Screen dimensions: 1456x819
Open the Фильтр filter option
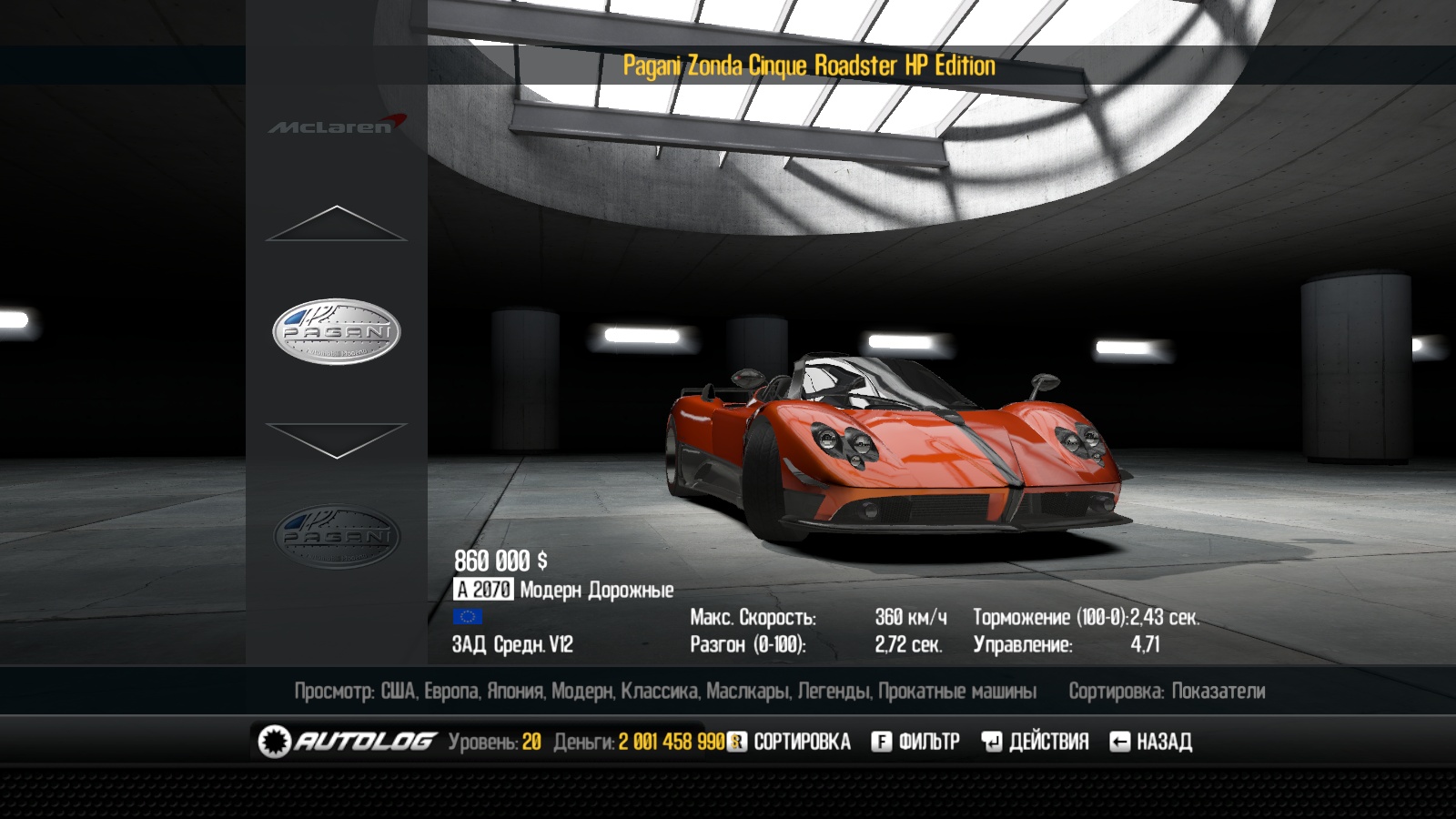[x=915, y=742]
